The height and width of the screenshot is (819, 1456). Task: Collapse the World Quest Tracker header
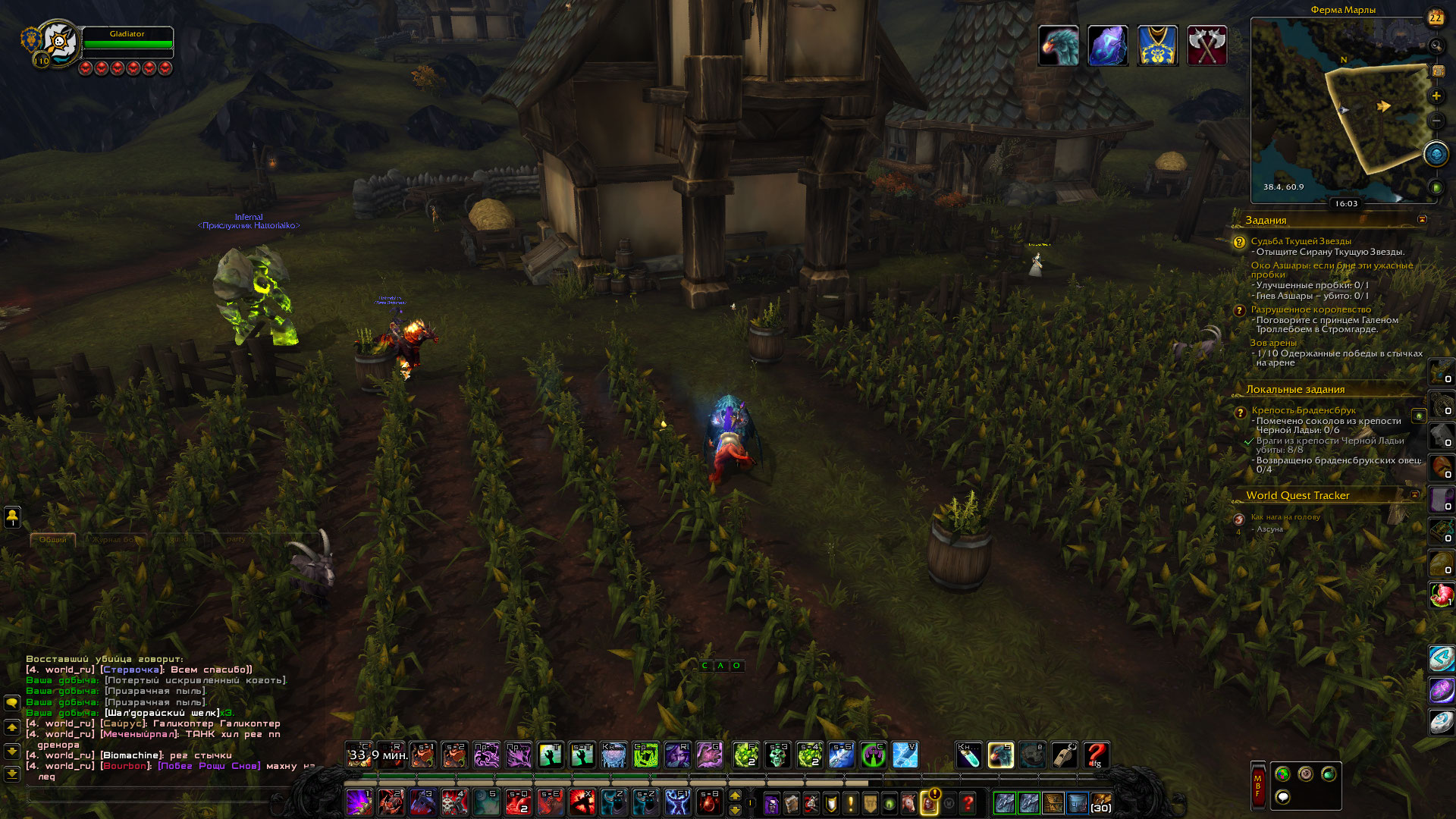click(x=1414, y=495)
